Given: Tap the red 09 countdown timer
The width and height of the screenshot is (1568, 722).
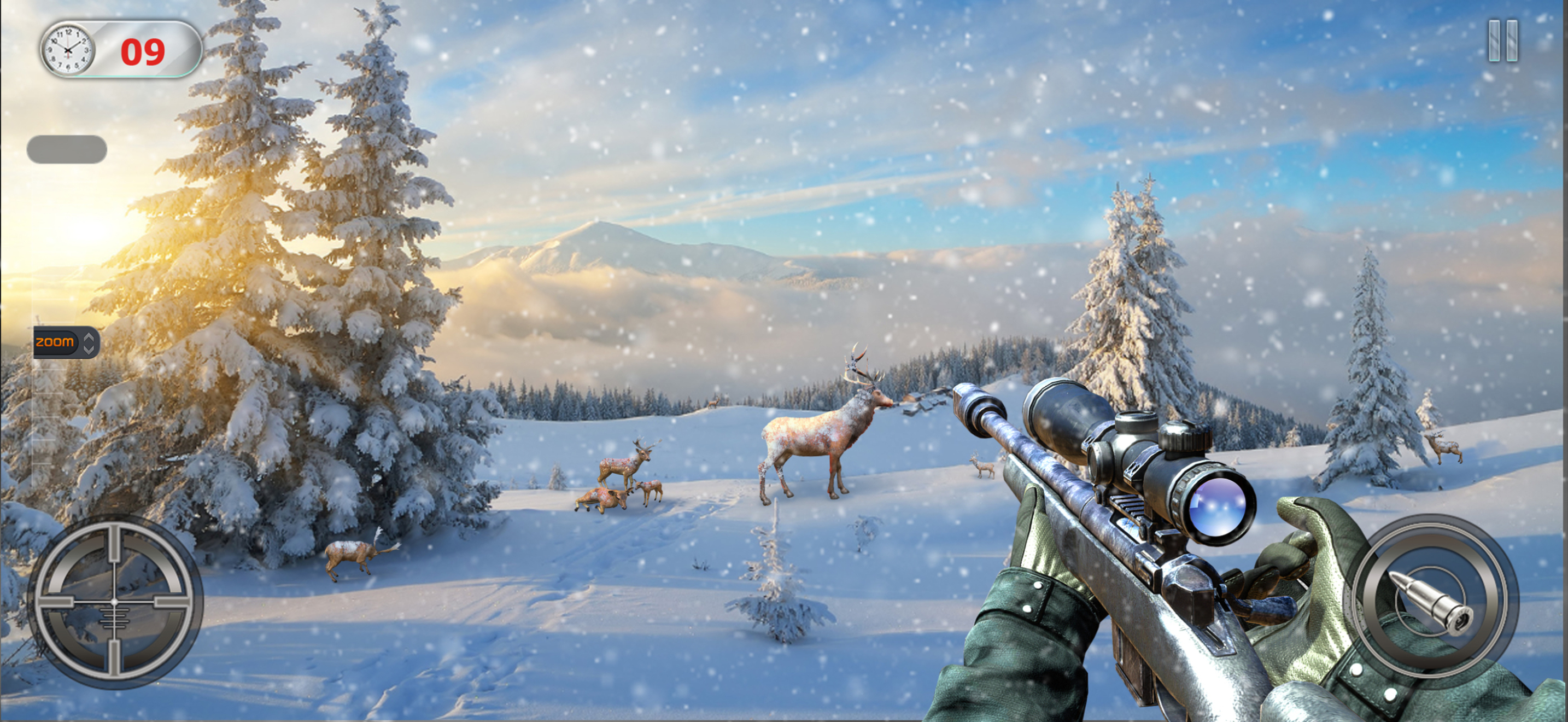Looking at the screenshot, I should click(144, 50).
